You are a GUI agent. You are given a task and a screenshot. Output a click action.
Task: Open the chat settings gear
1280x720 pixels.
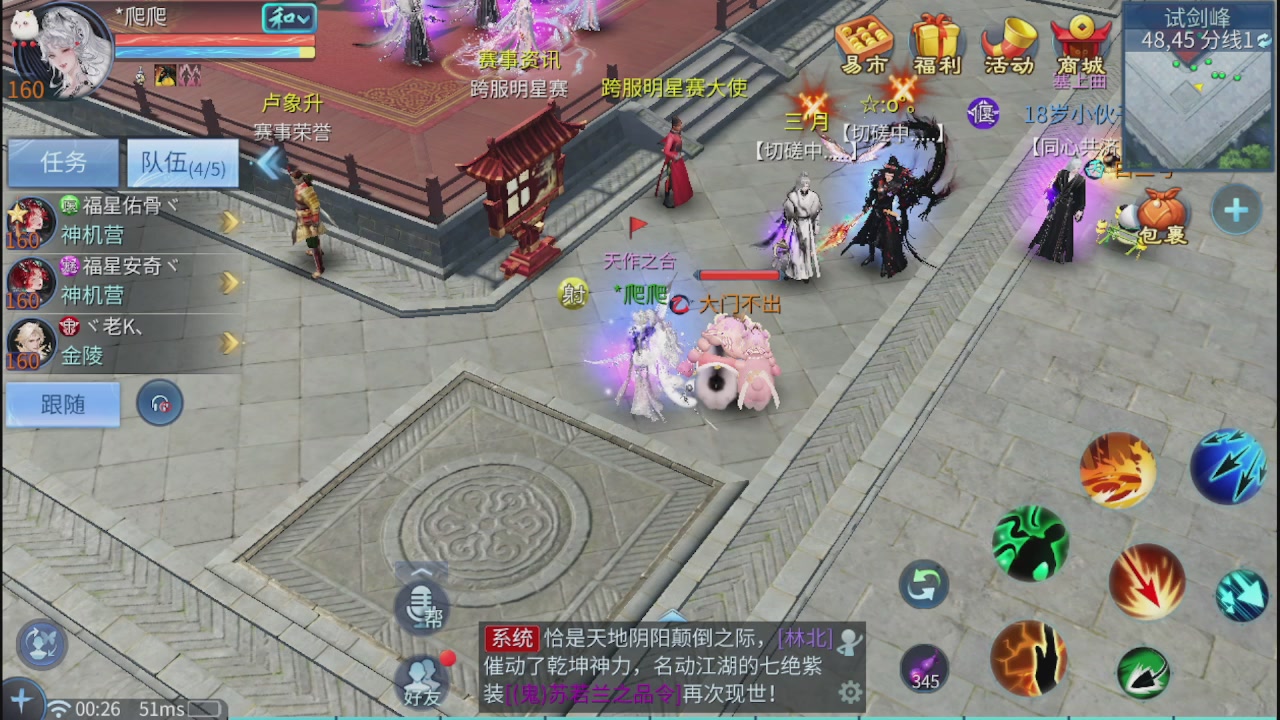(849, 692)
